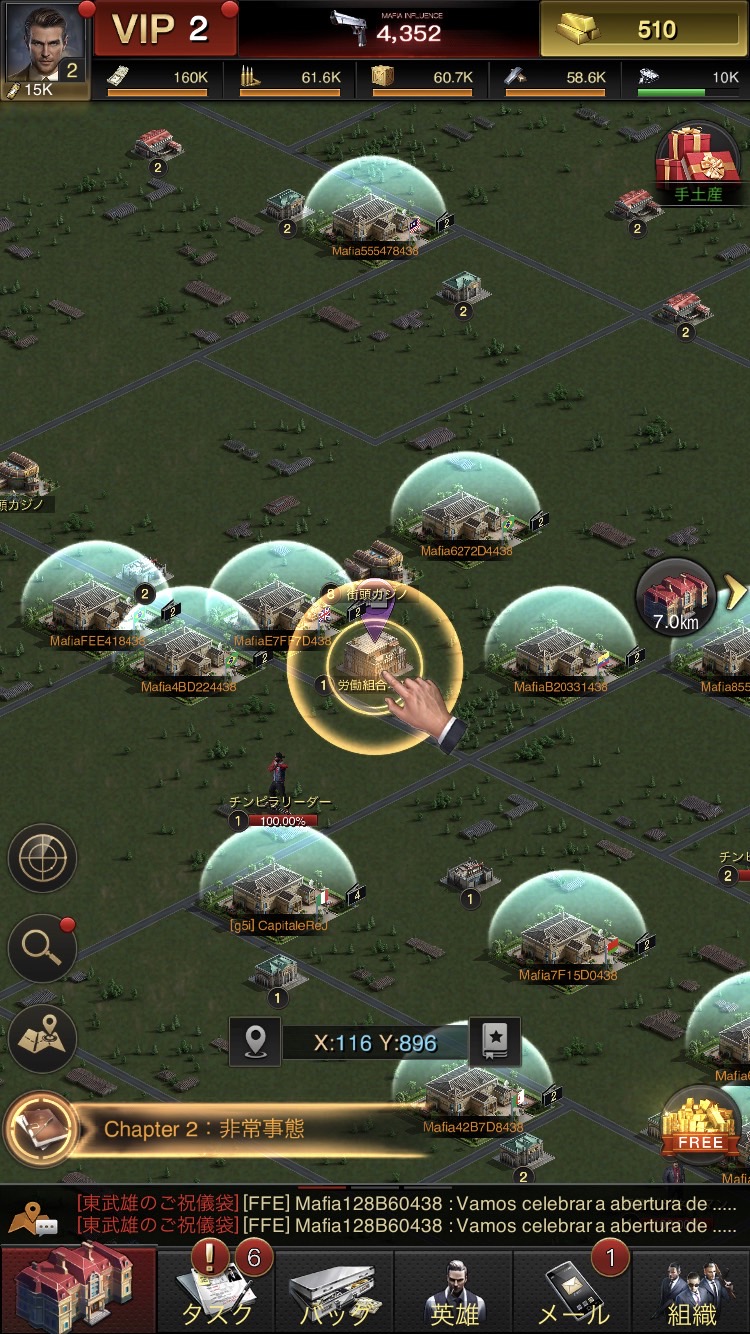Viewport: 750px width, 1334px height.
Task: Open the VIP 2 panel
Action: click(x=164, y=29)
